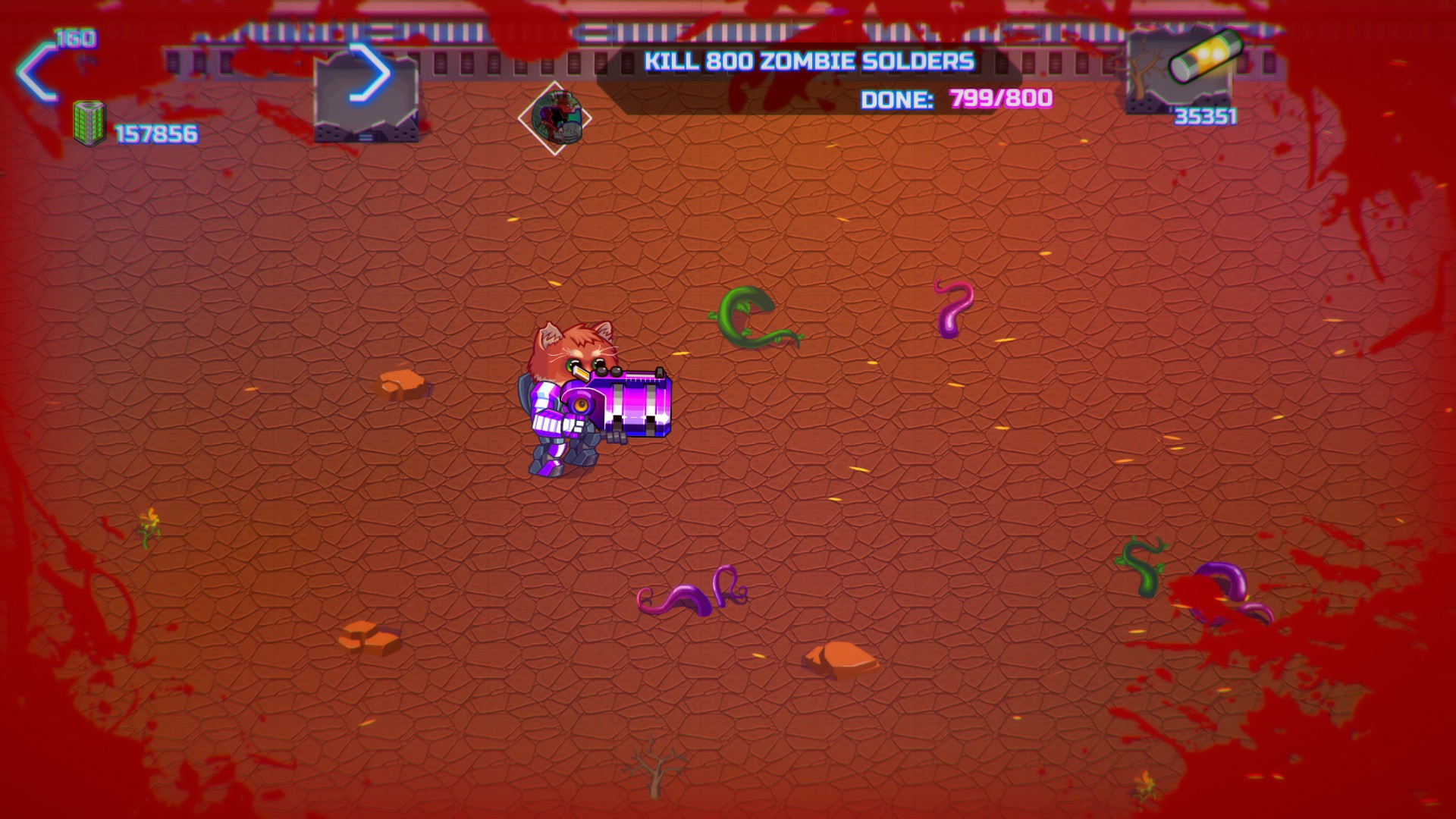1456x819 pixels.
Task: Select the zombie soldier target marker icon
Action: pyautogui.click(x=555, y=118)
